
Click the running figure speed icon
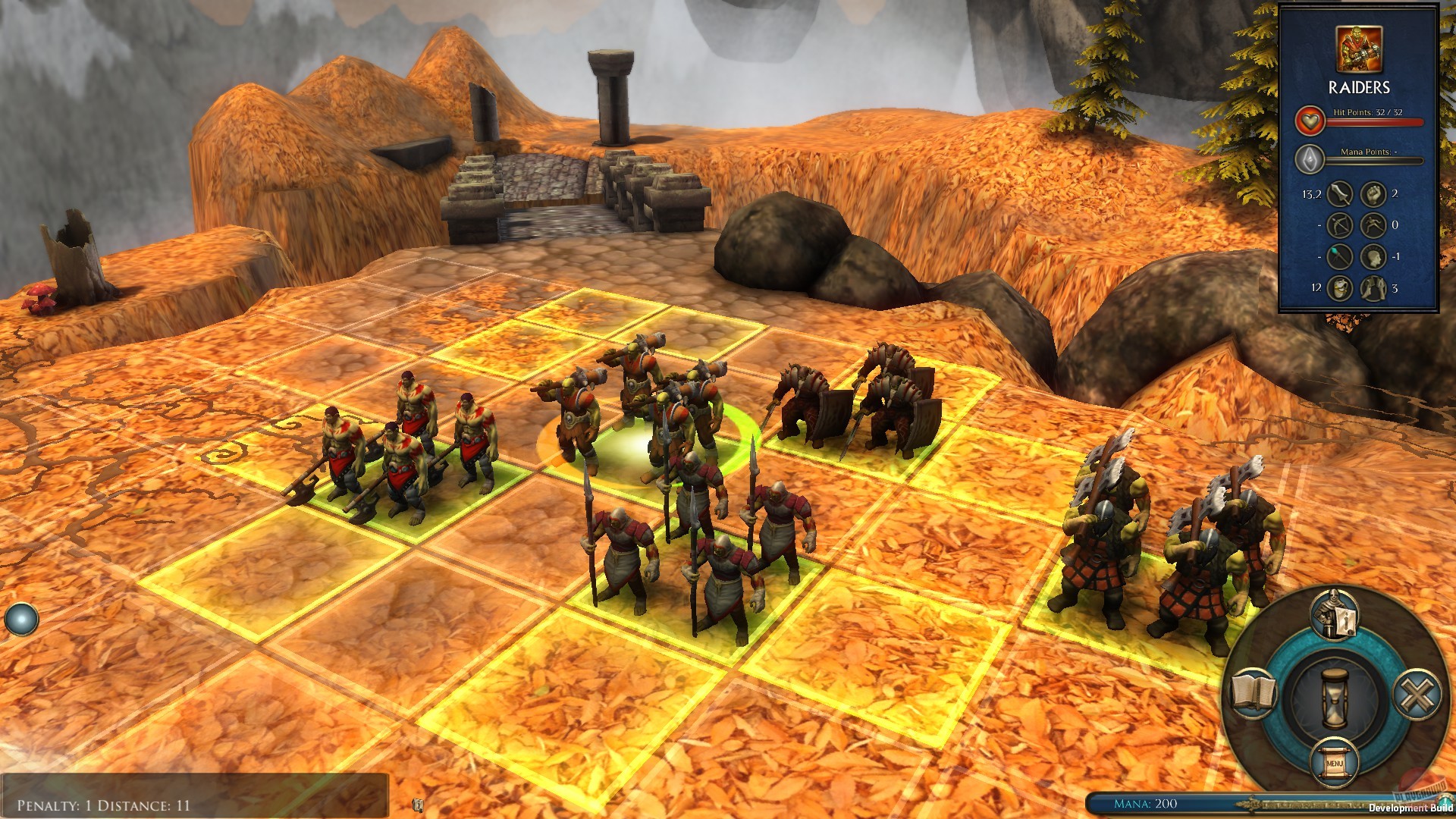click(x=1373, y=225)
